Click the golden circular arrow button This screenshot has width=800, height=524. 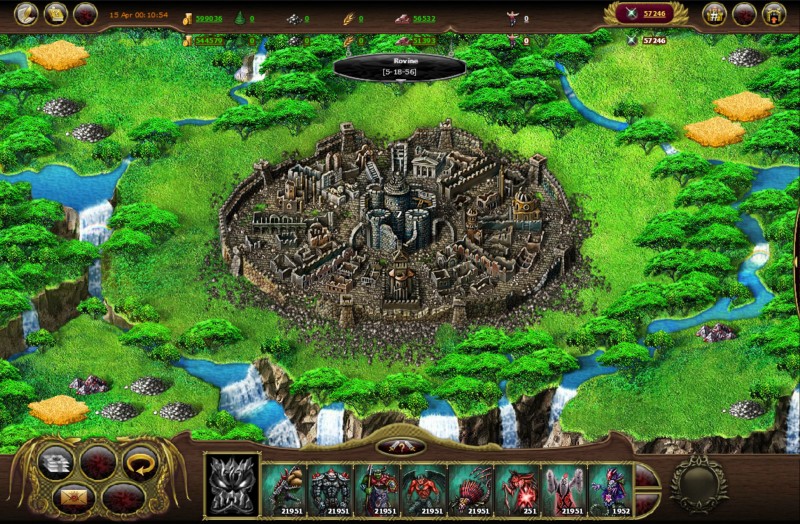[x=141, y=461]
